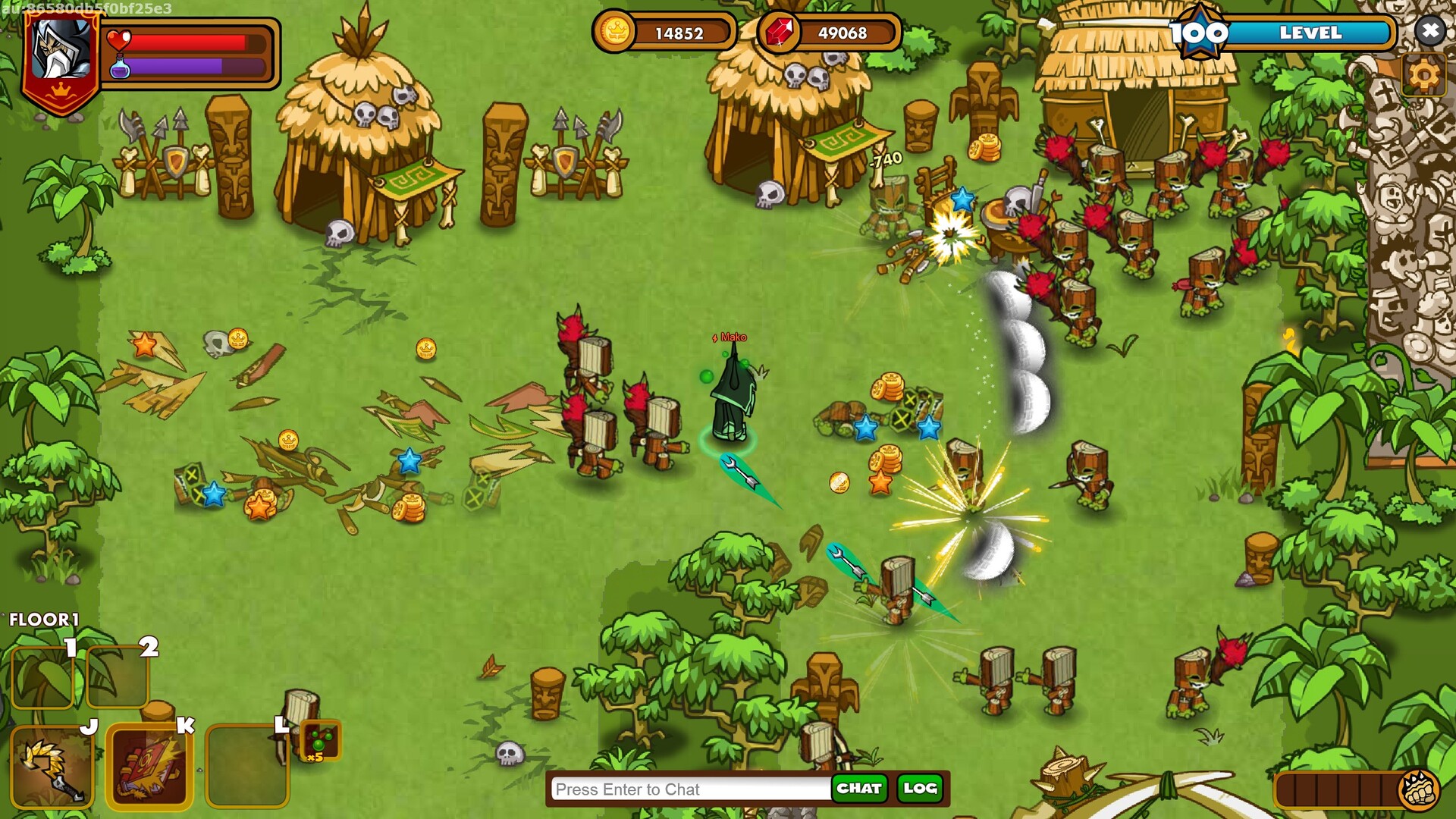Click the gold coin currency icon

click(x=615, y=33)
